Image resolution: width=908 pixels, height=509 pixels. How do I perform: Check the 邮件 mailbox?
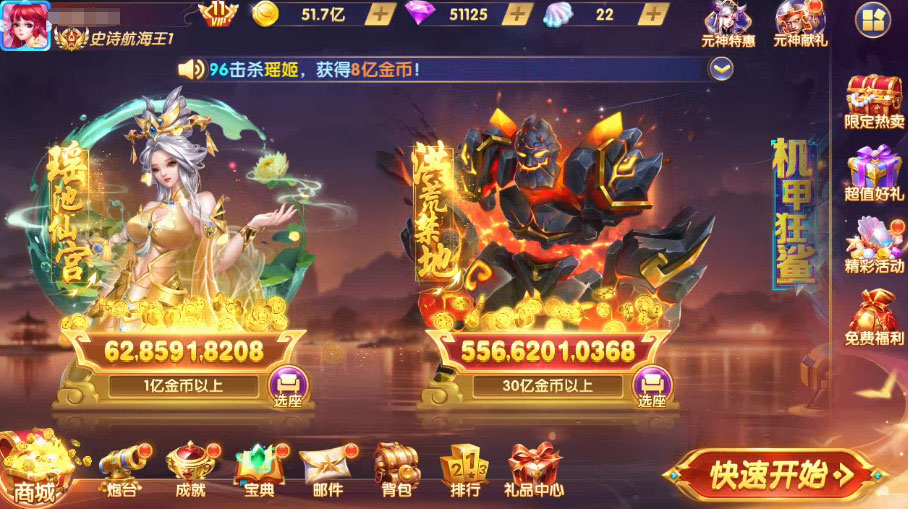click(324, 471)
